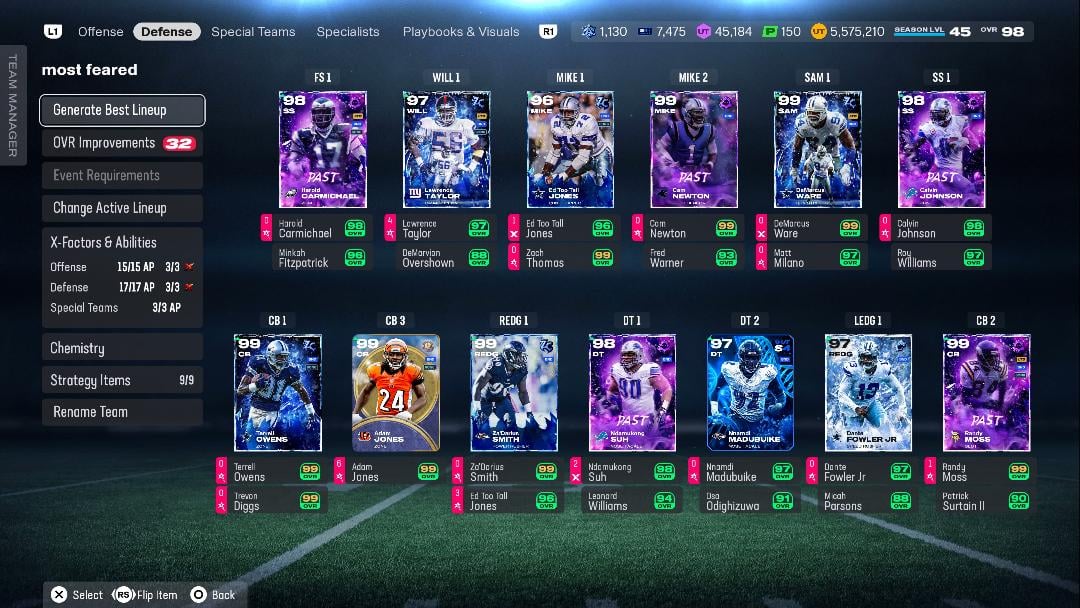This screenshot has width=1080, height=608.
Task: Pick Randy Moss CB2 card
Action: pyautogui.click(x=986, y=393)
